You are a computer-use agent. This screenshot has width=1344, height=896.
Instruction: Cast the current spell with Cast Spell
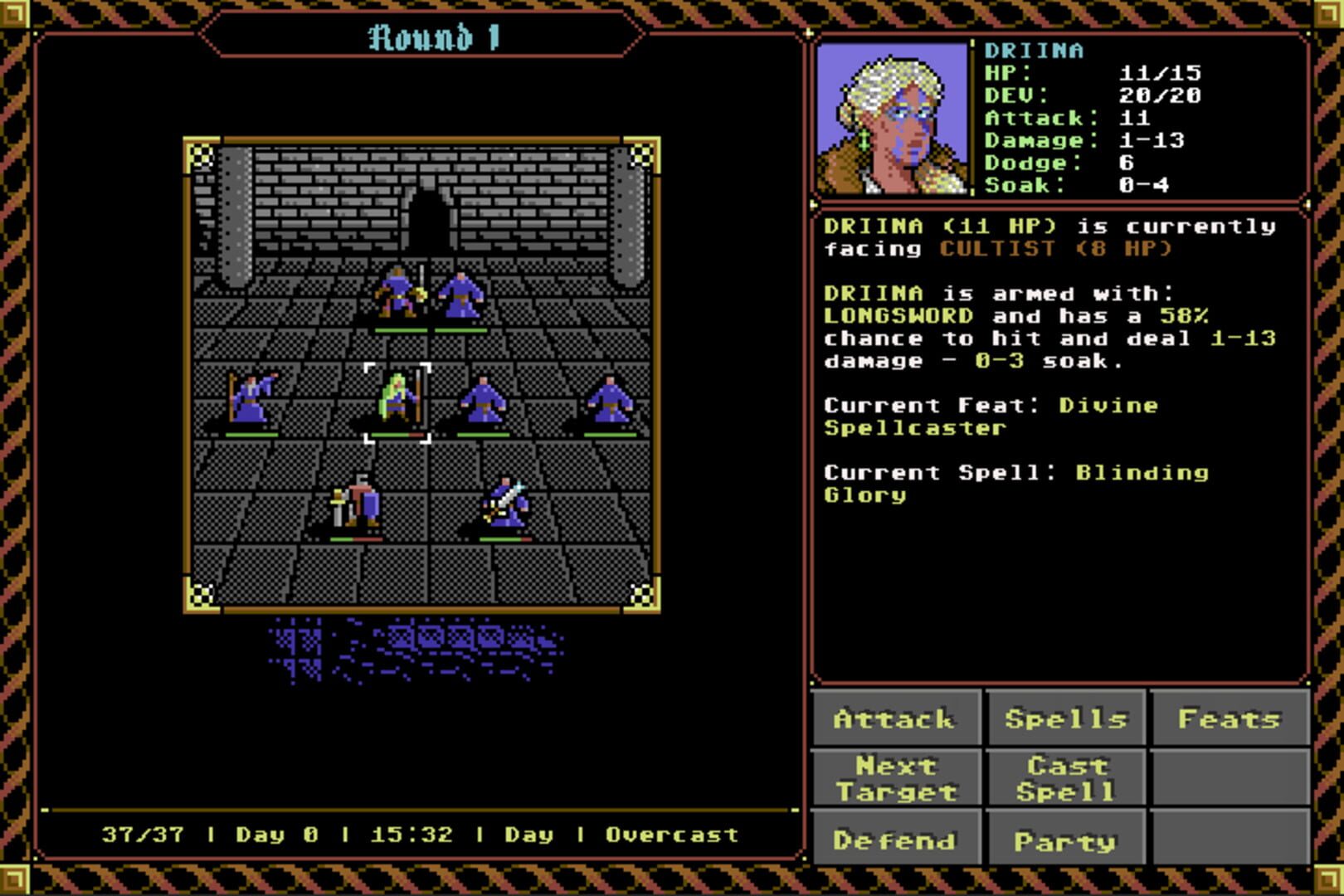pyautogui.click(x=1067, y=778)
